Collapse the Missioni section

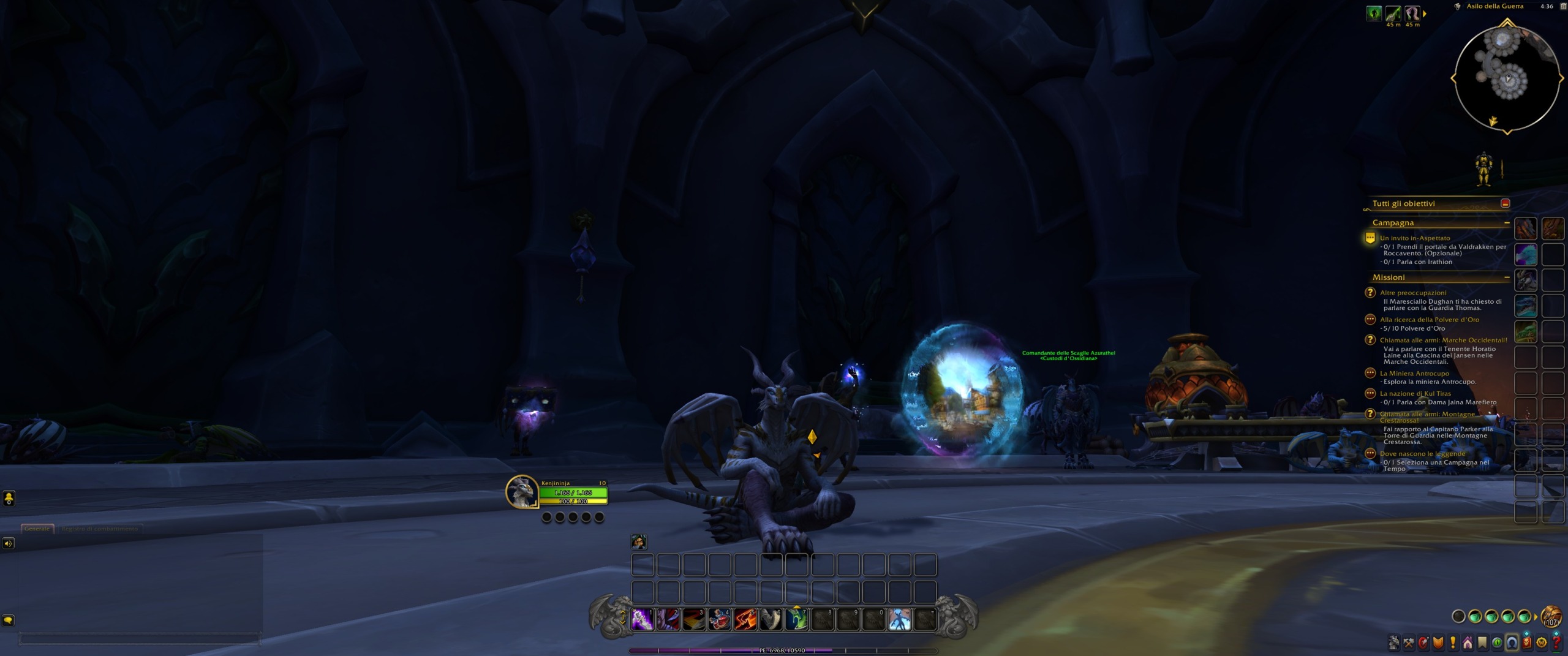[1506, 277]
